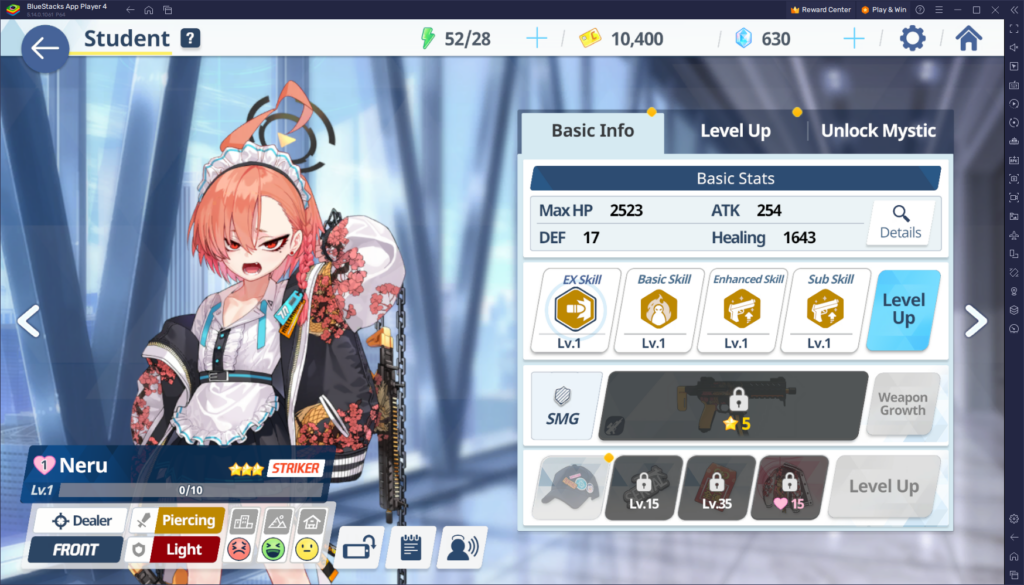Go back using the arrow button
The width and height of the screenshot is (1024, 585).
(x=44, y=48)
